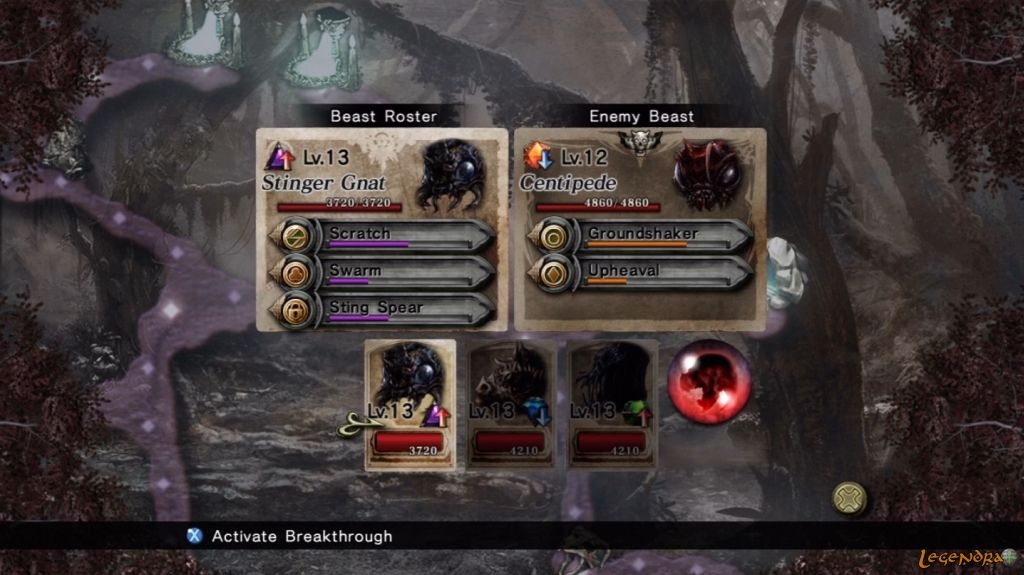This screenshot has height=575, width=1024.
Task: Click the red Breakthrough orb
Action: coord(709,381)
